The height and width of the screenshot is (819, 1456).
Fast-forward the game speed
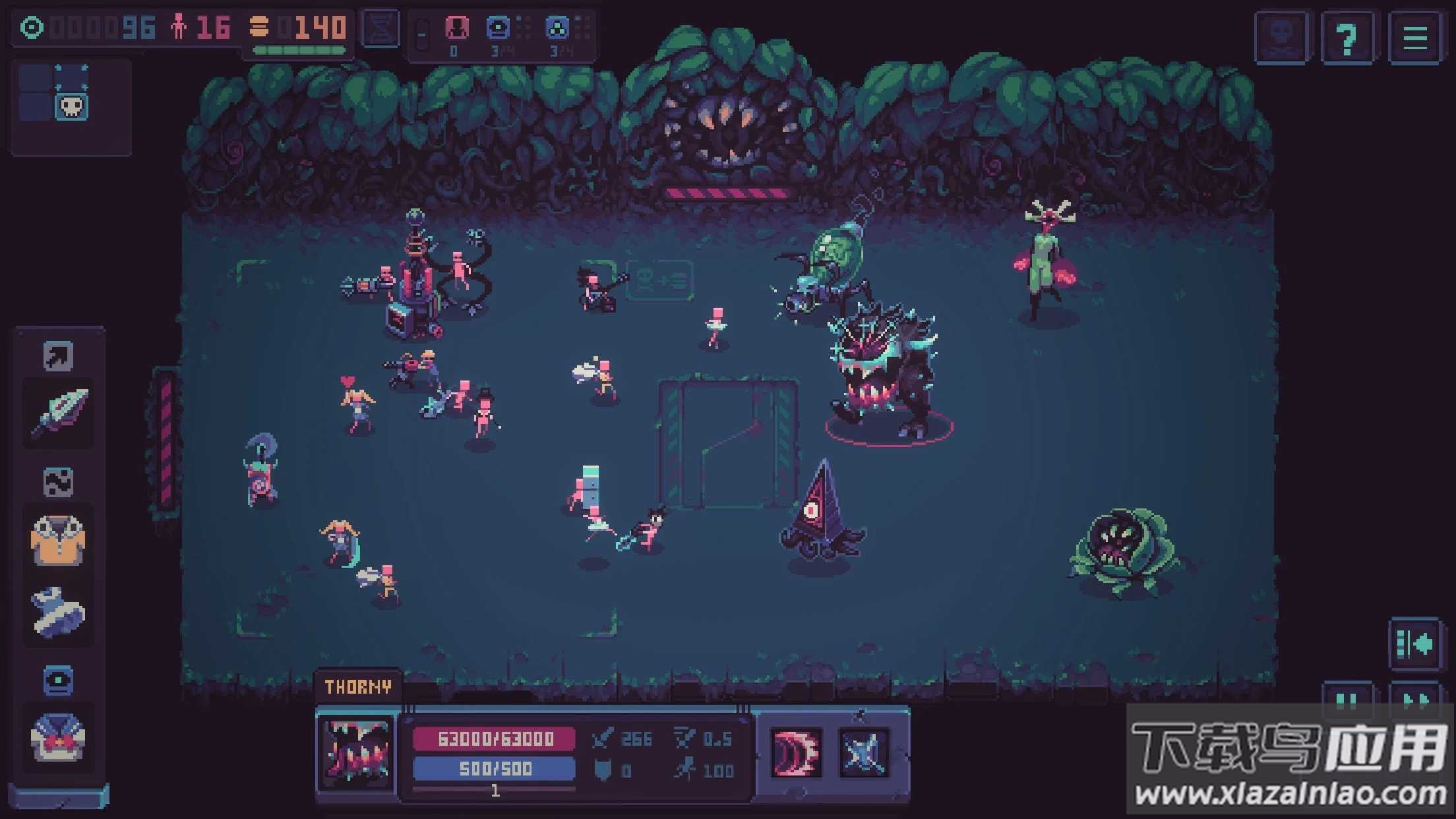pyautogui.click(x=1414, y=700)
